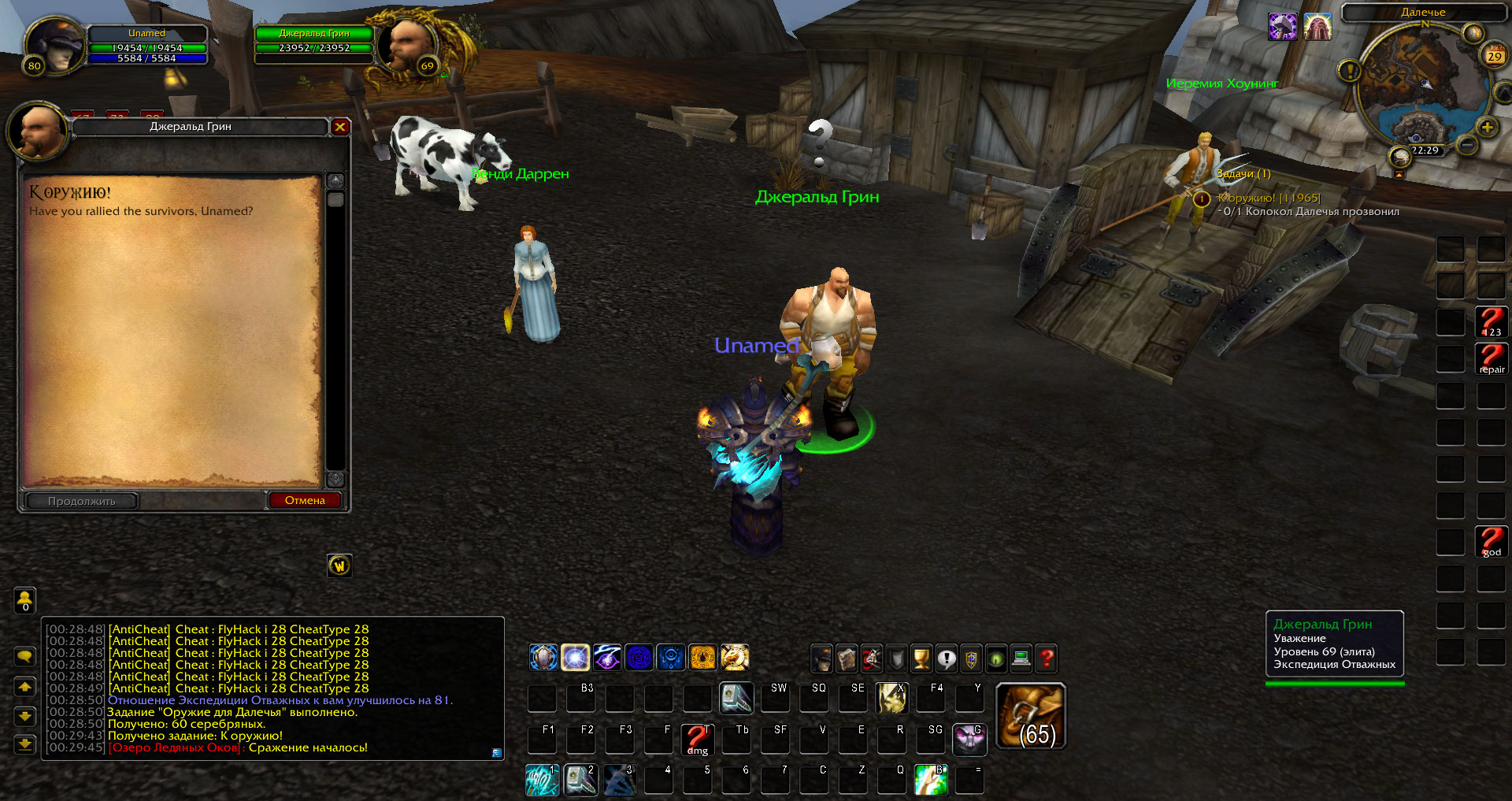This screenshot has height=801, width=1512.
Task: Open the character info micro button
Action: 821,658
